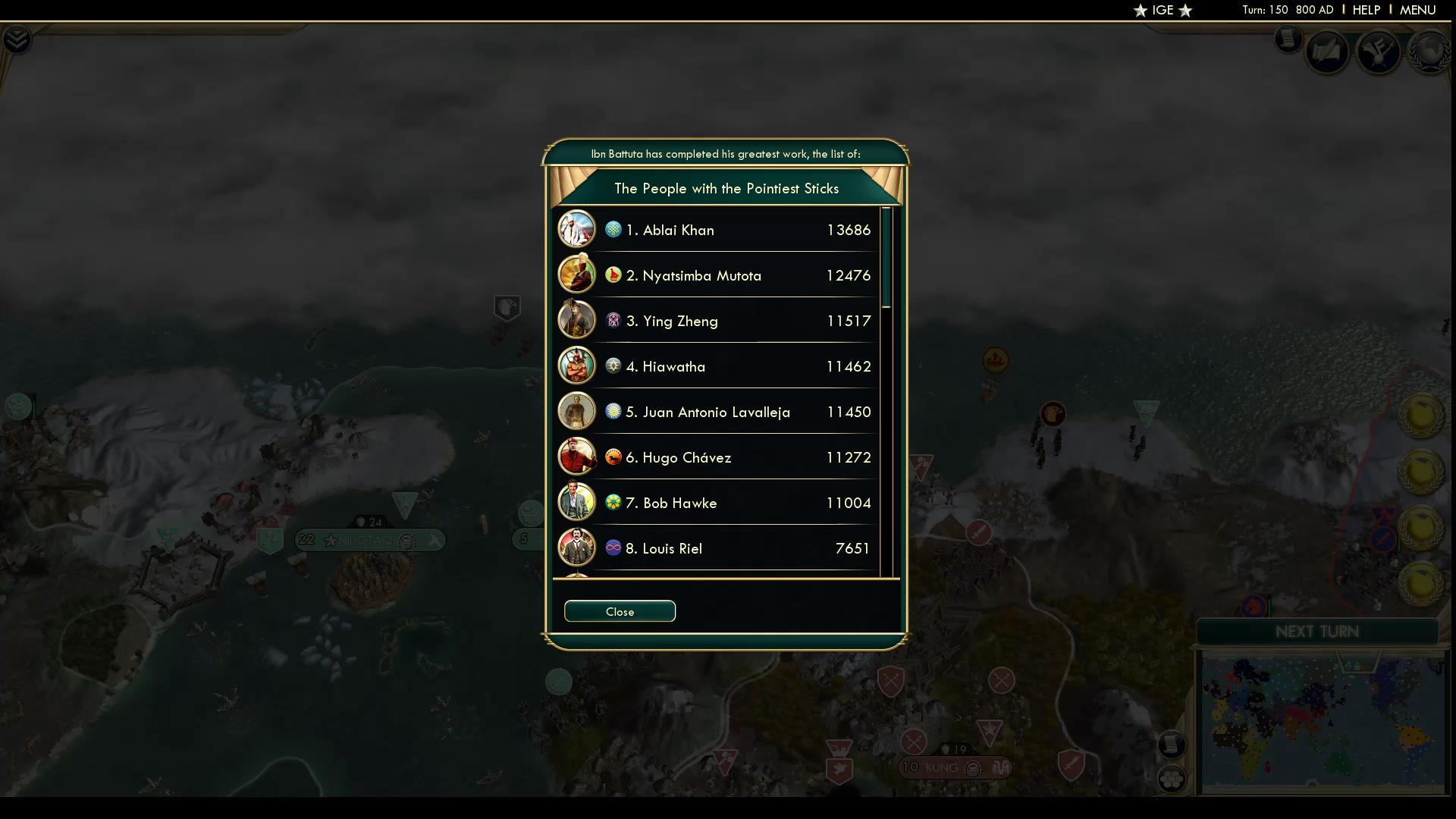Click Hiawatha's civilization emblem
The width and height of the screenshot is (1456, 819).
pyautogui.click(x=613, y=366)
